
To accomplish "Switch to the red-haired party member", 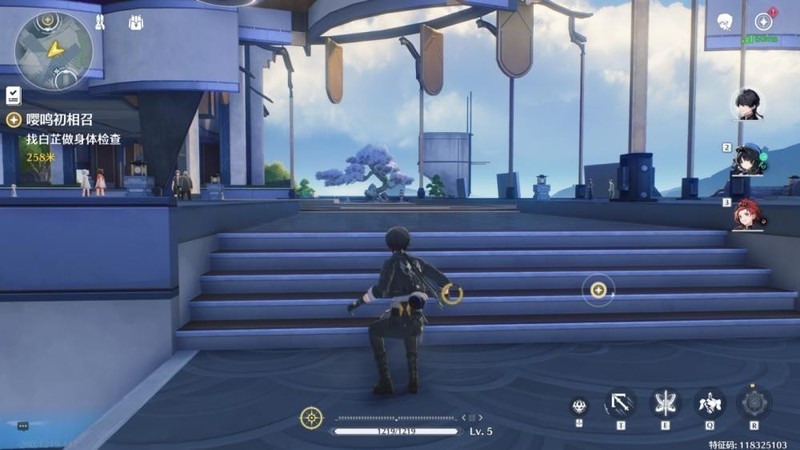I will (750, 213).
